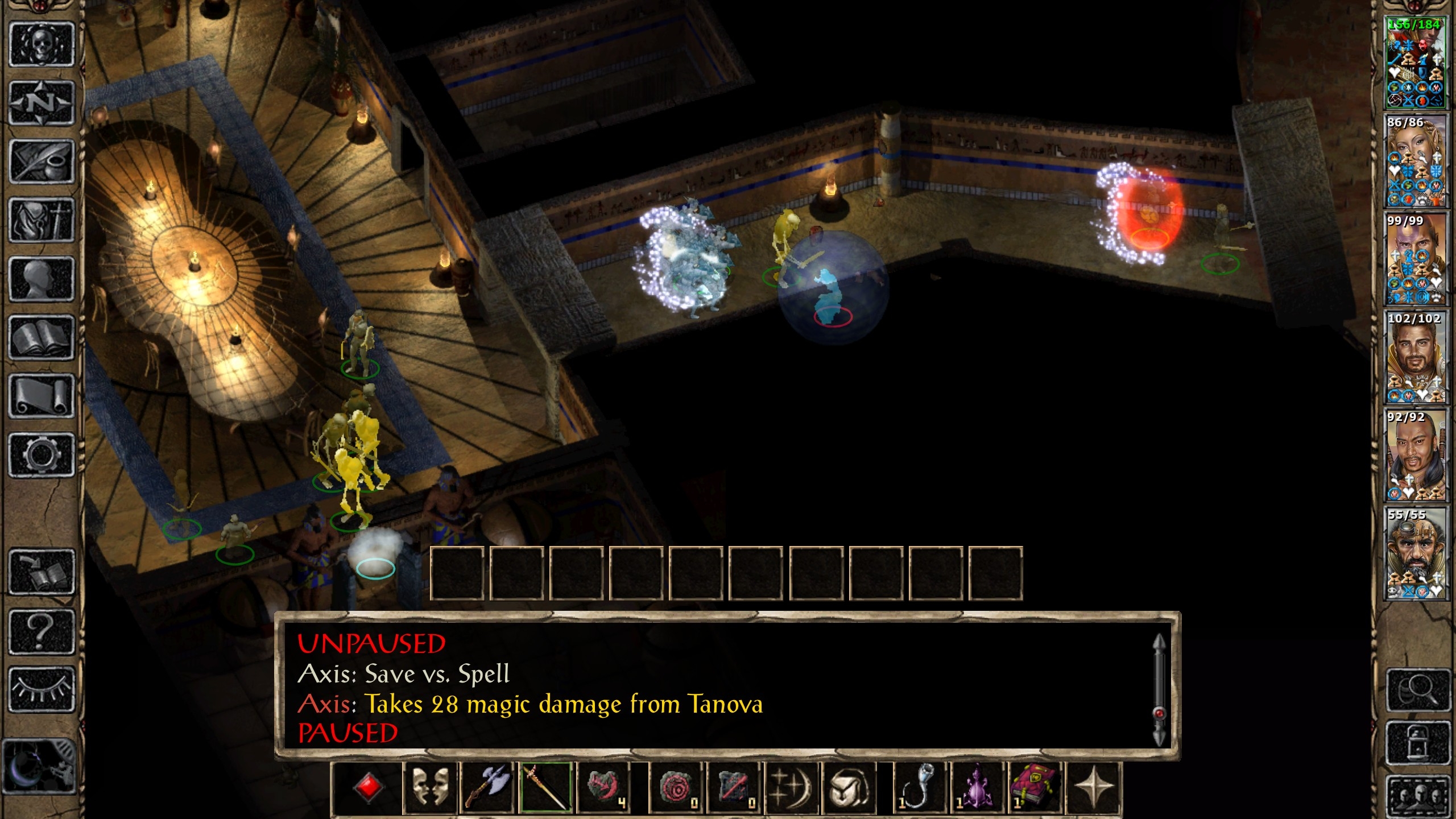
Task: Open the area map with the compass button
Action: click(41, 103)
